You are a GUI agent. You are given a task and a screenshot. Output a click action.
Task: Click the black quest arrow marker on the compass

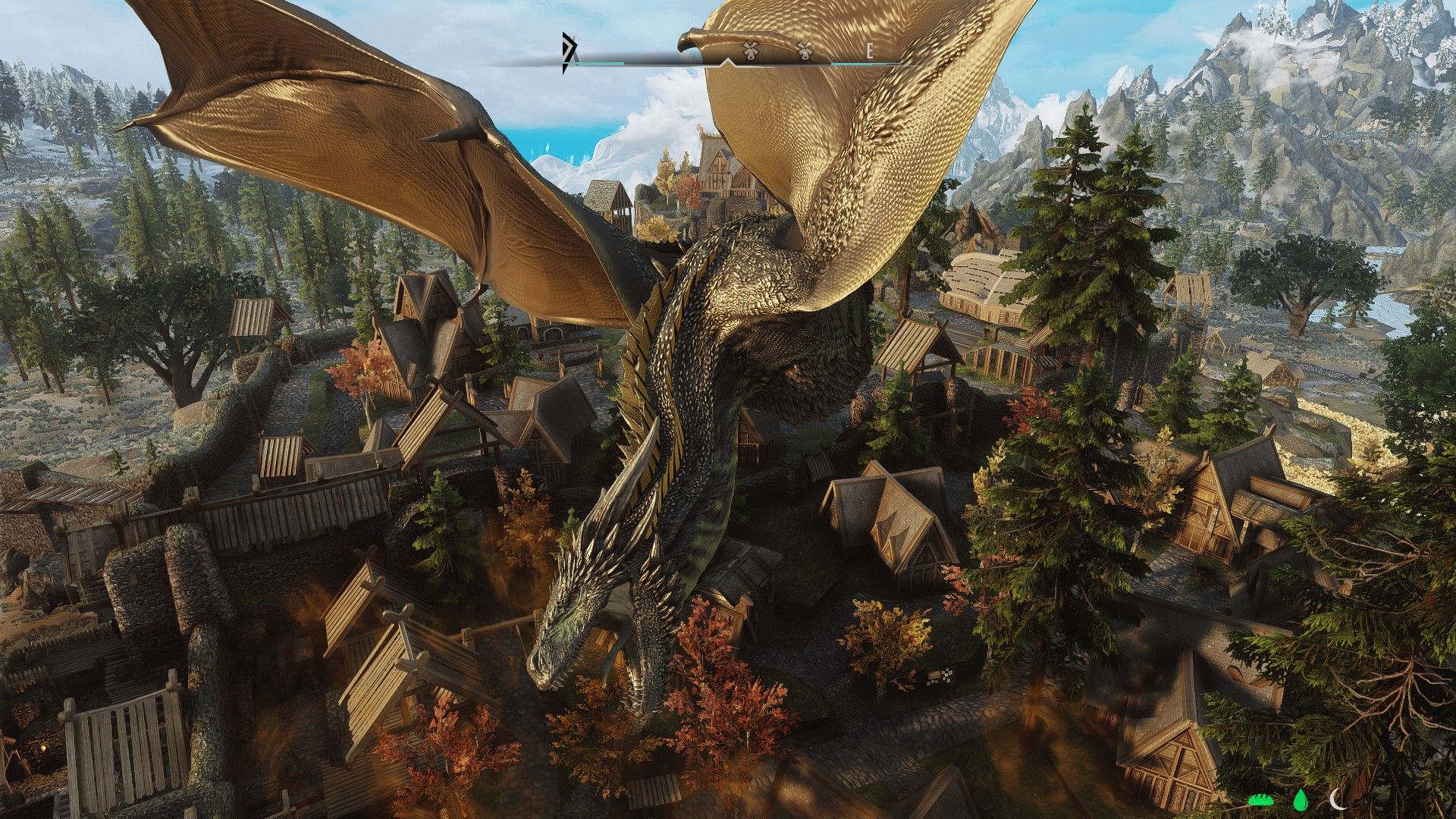(568, 52)
